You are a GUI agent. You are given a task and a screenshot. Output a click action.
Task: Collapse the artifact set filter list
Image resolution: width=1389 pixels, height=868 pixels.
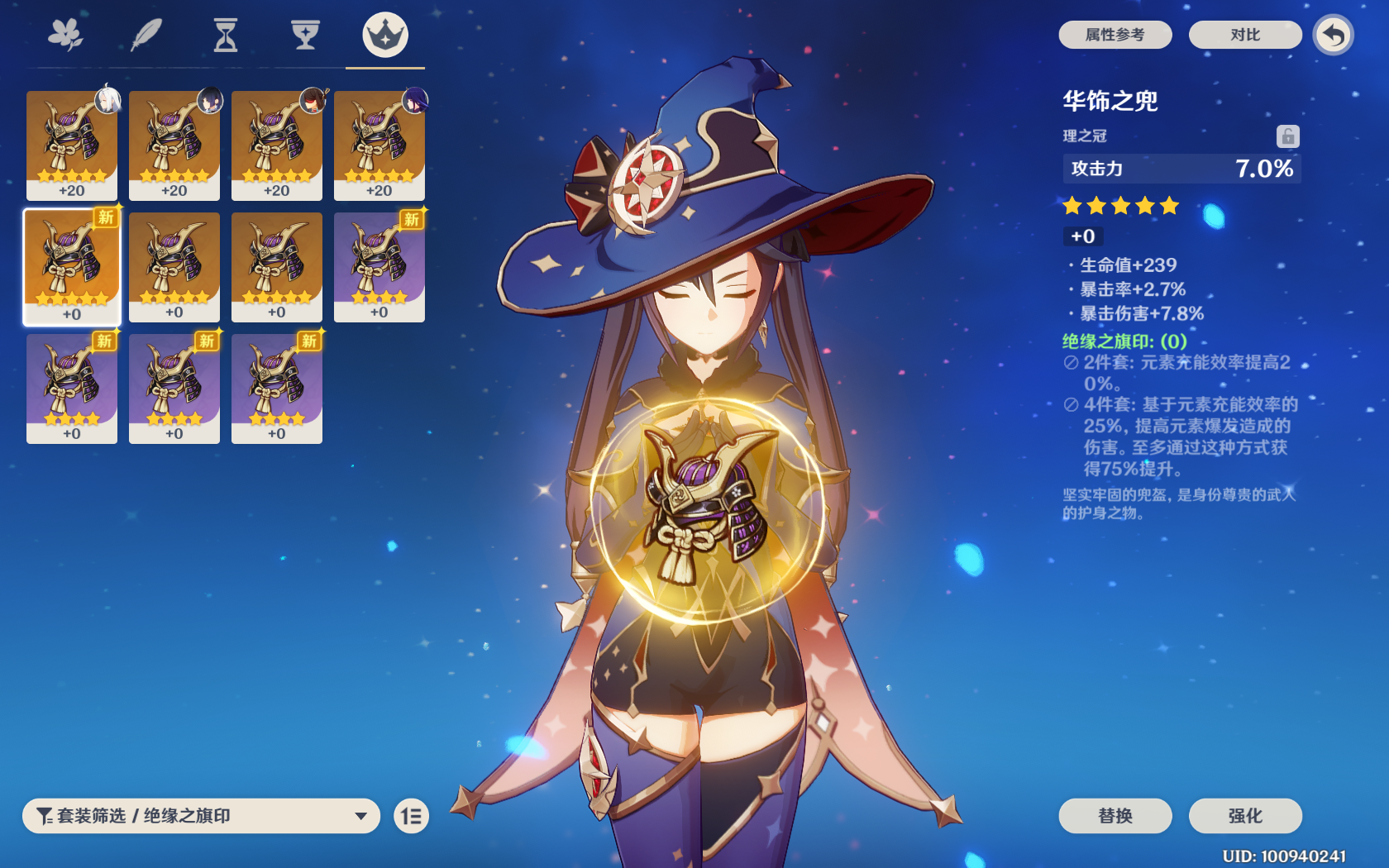[362, 816]
